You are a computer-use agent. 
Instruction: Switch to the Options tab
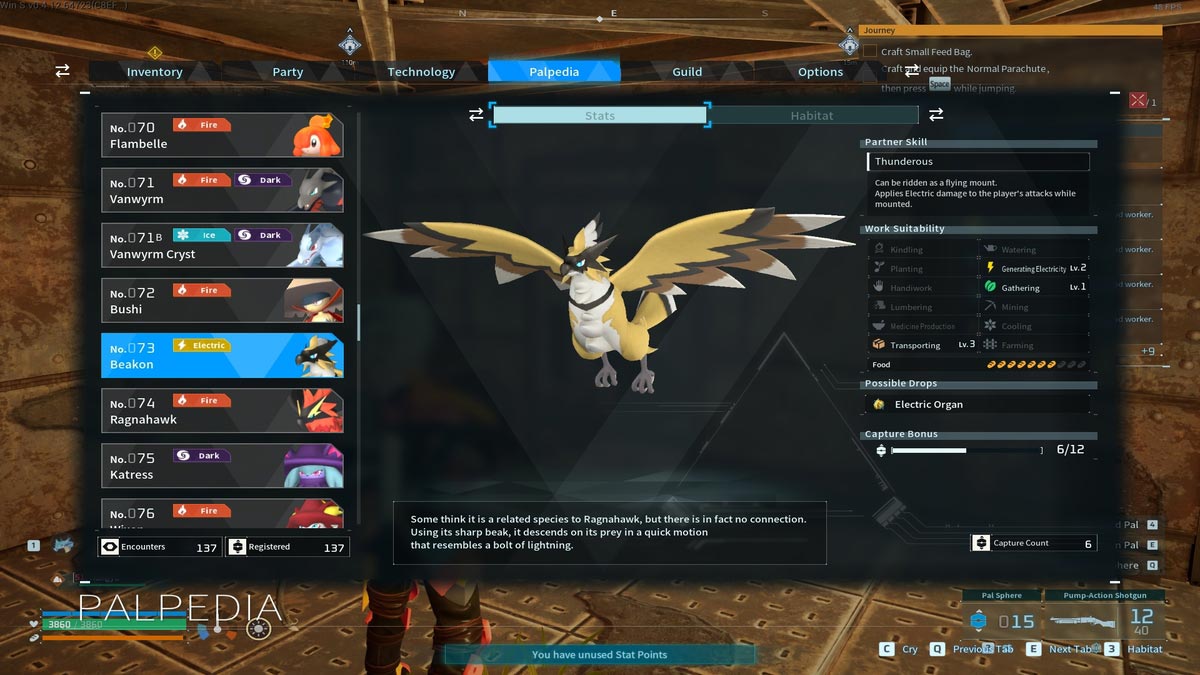(820, 72)
